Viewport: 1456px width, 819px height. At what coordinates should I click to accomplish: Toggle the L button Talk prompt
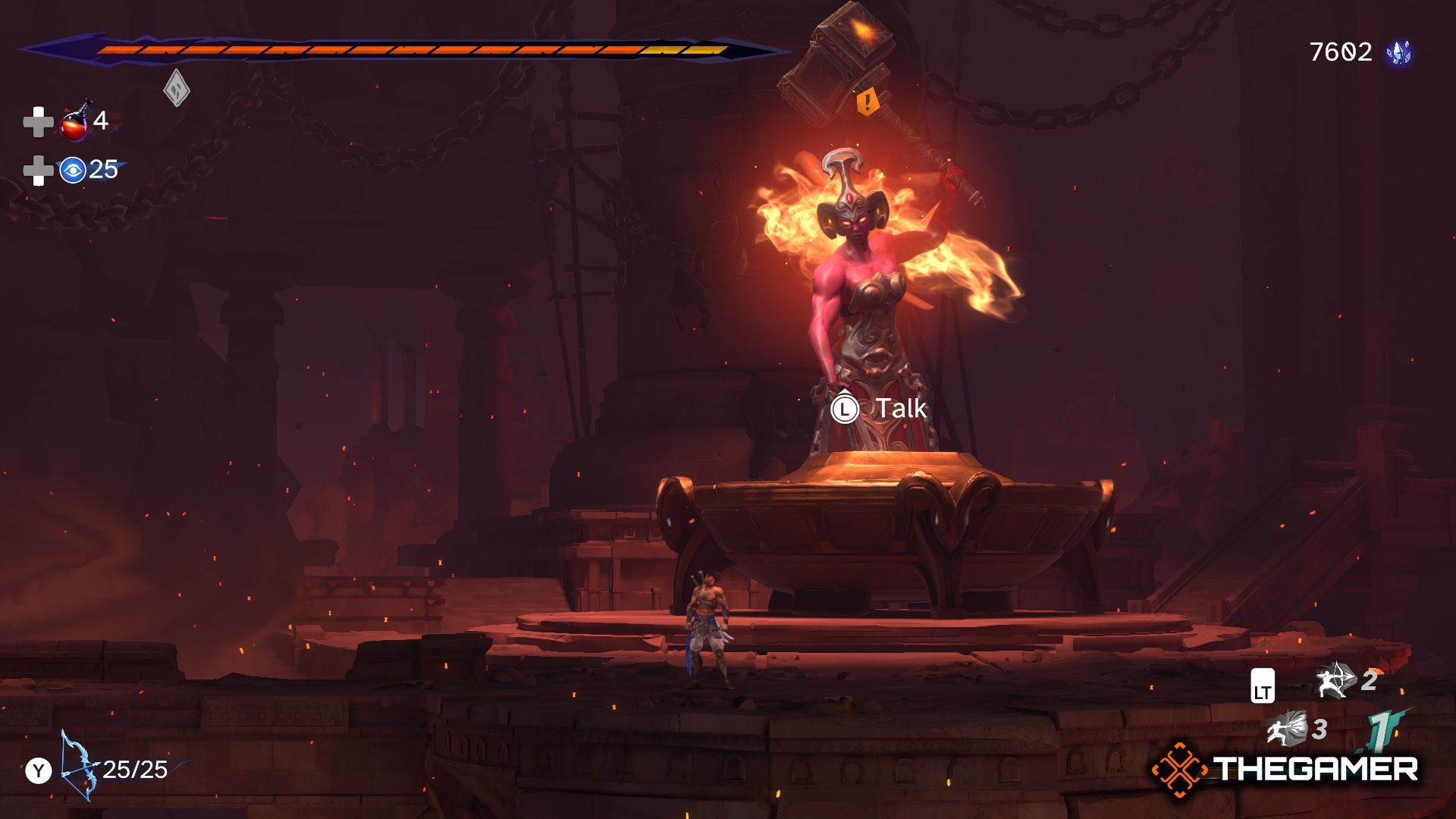(847, 408)
